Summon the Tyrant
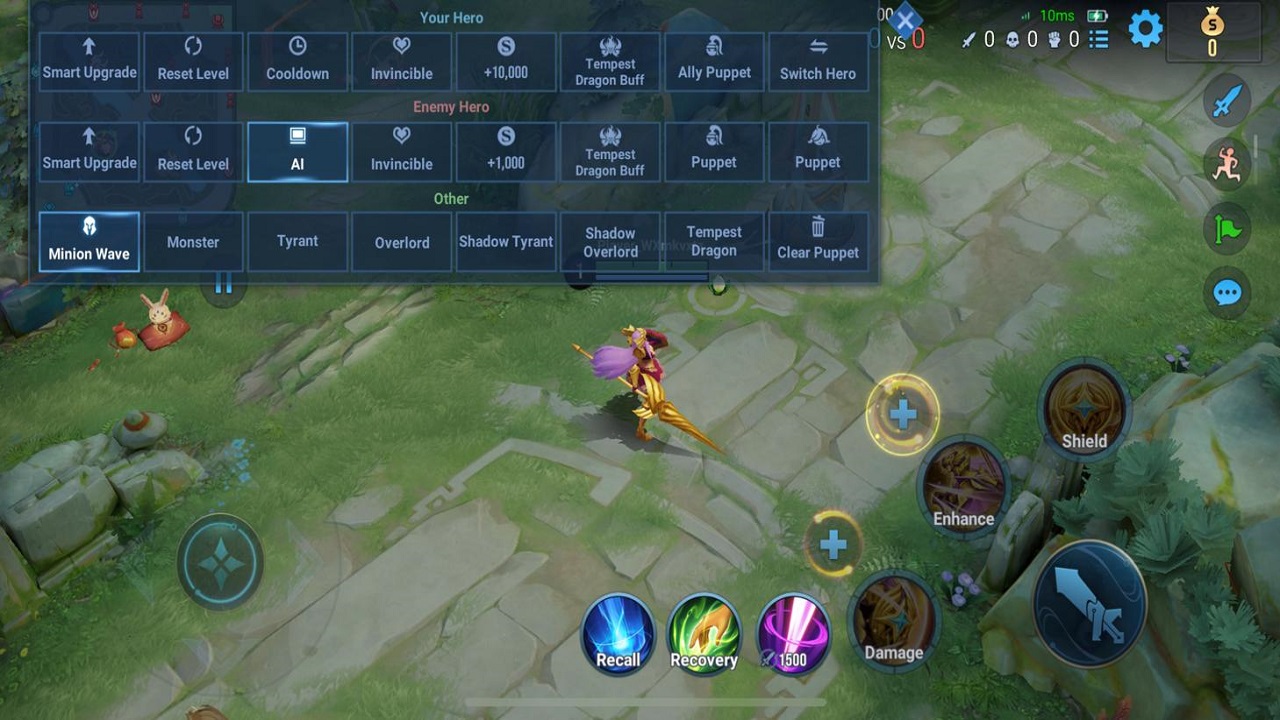Screen dimensions: 1280x720 [297, 242]
